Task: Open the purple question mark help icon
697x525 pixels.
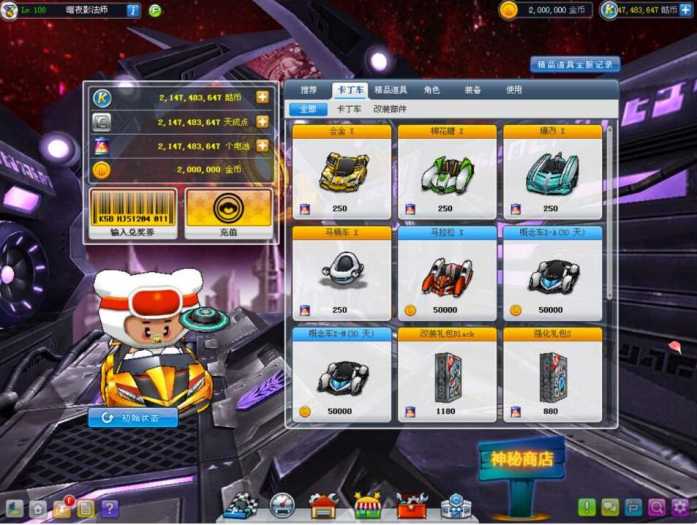Action: pyautogui.click(x=109, y=508)
